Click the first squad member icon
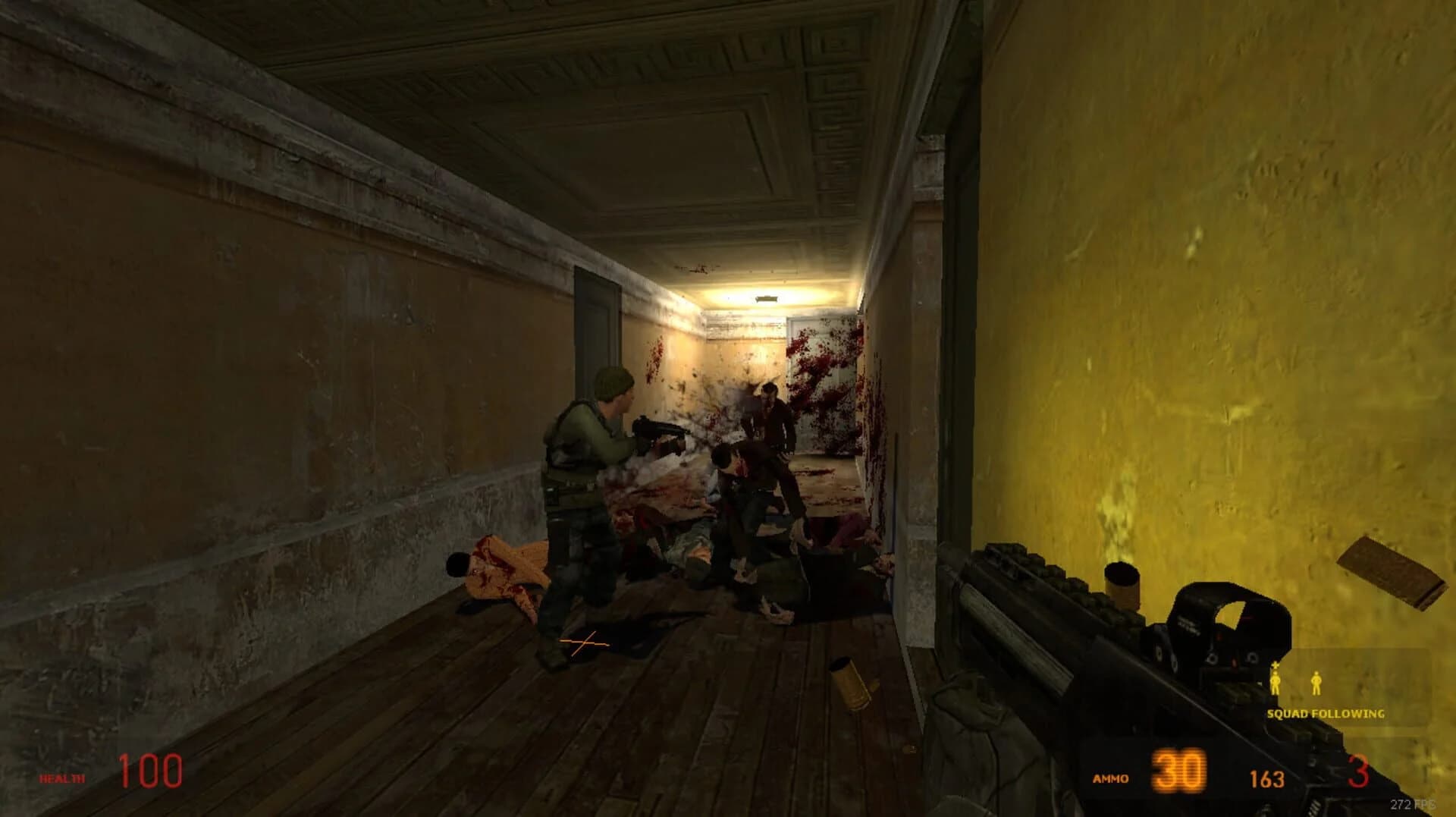The width and height of the screenshot is (1456, 817). click(1276, 682)
